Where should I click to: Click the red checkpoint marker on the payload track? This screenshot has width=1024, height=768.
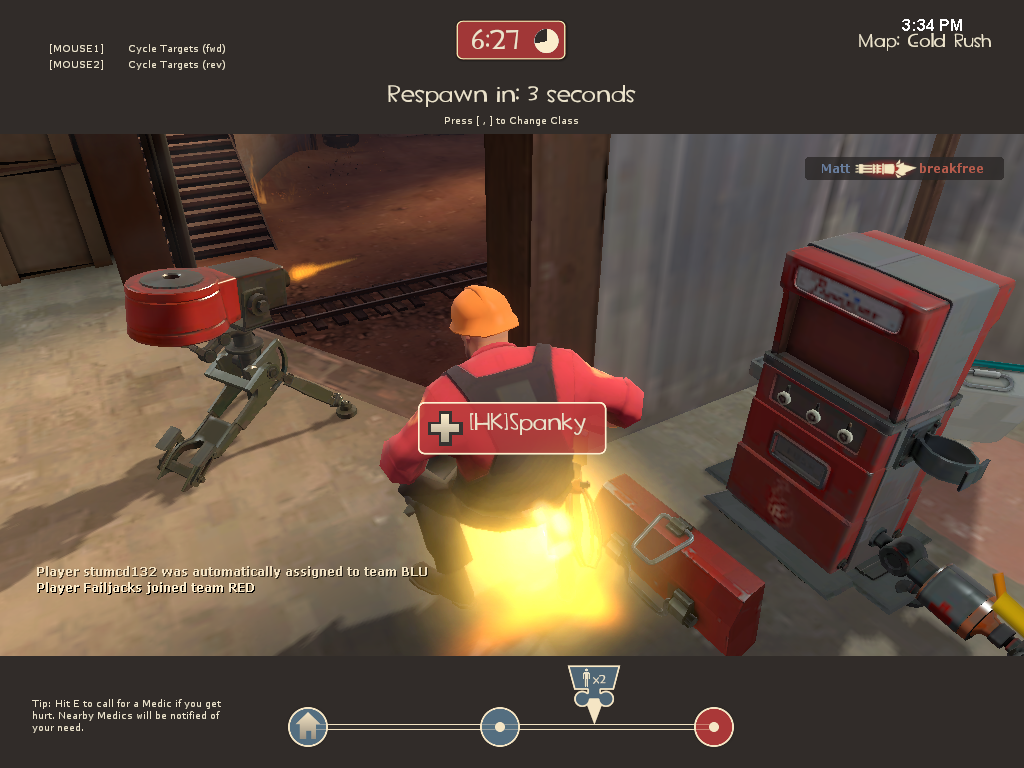[714, 727]
